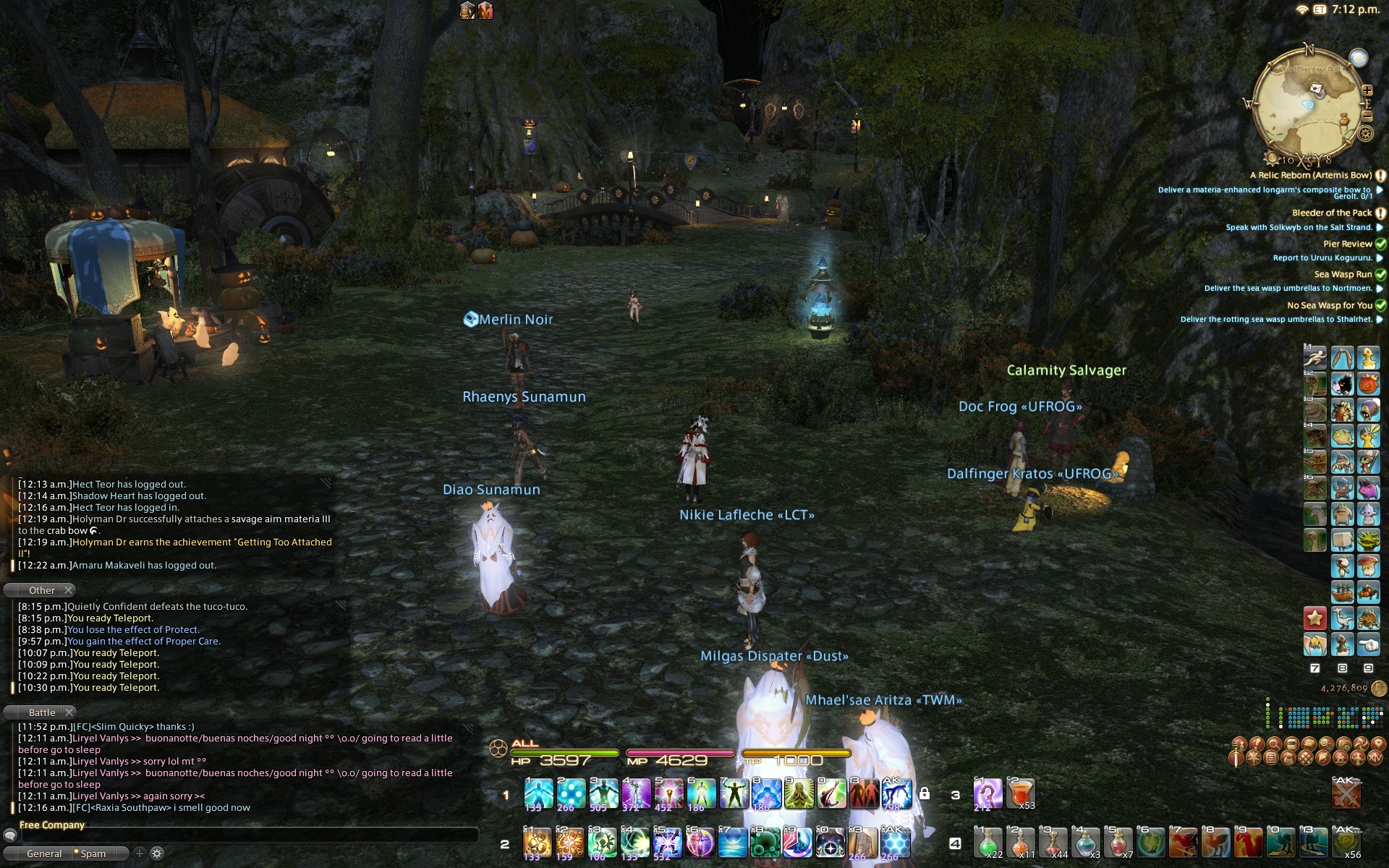Open the minimap settings gear
Viewport: 1389px width, 868px height.
pyautogui.click(x=1365, y=133)
